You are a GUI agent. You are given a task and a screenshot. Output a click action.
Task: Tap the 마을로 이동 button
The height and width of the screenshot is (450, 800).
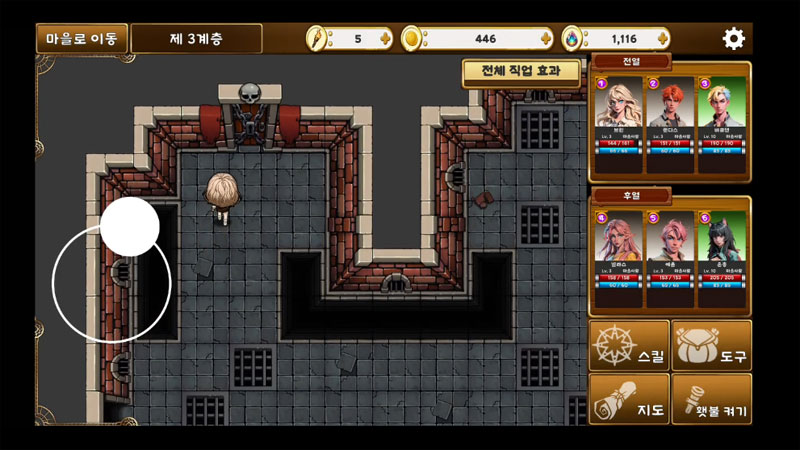point(82,39)
